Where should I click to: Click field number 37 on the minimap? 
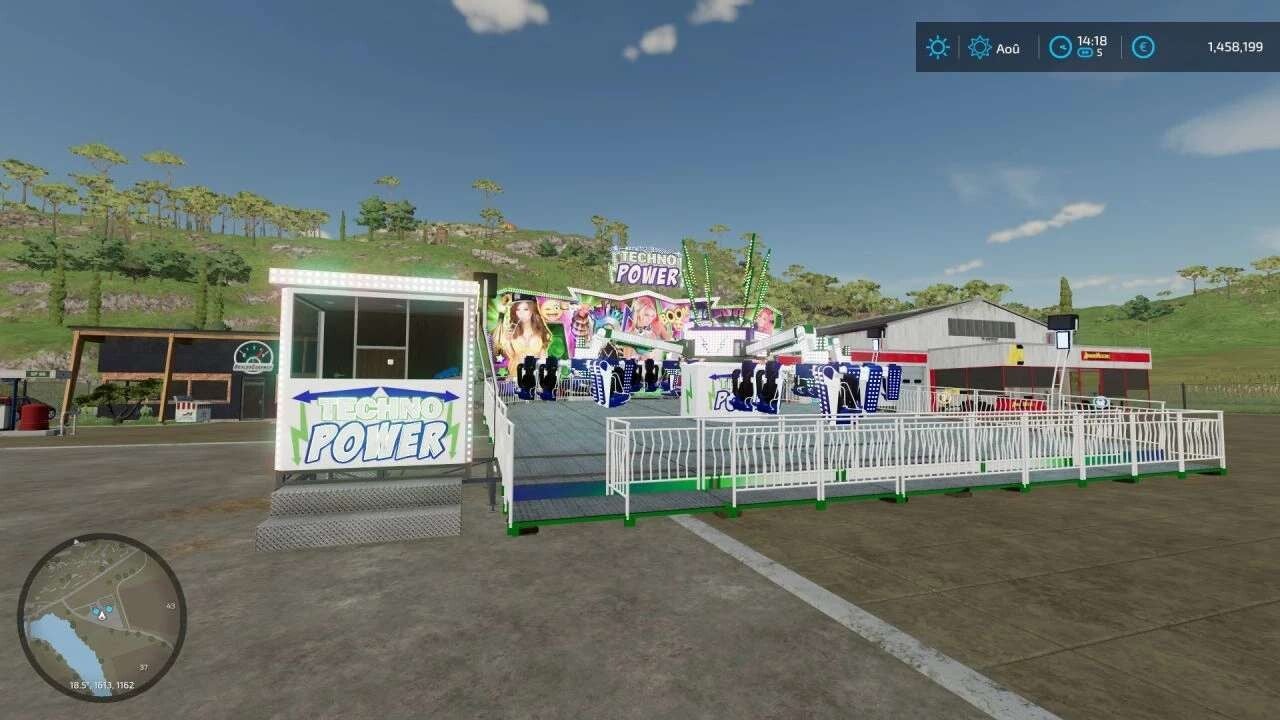click(x=143, y=667)
